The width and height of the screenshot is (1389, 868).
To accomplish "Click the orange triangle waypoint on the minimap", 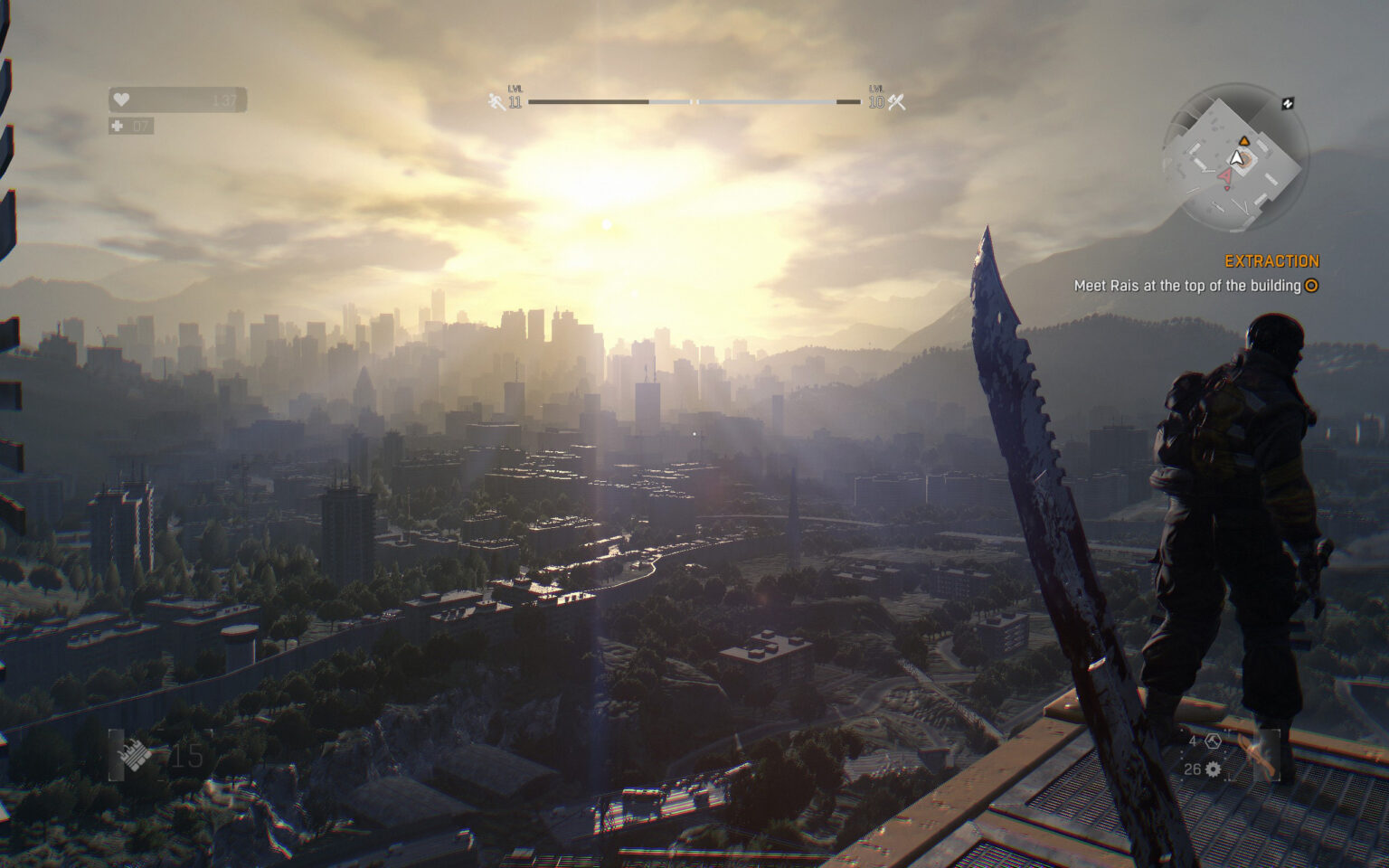I will (x=1244, y=141).
